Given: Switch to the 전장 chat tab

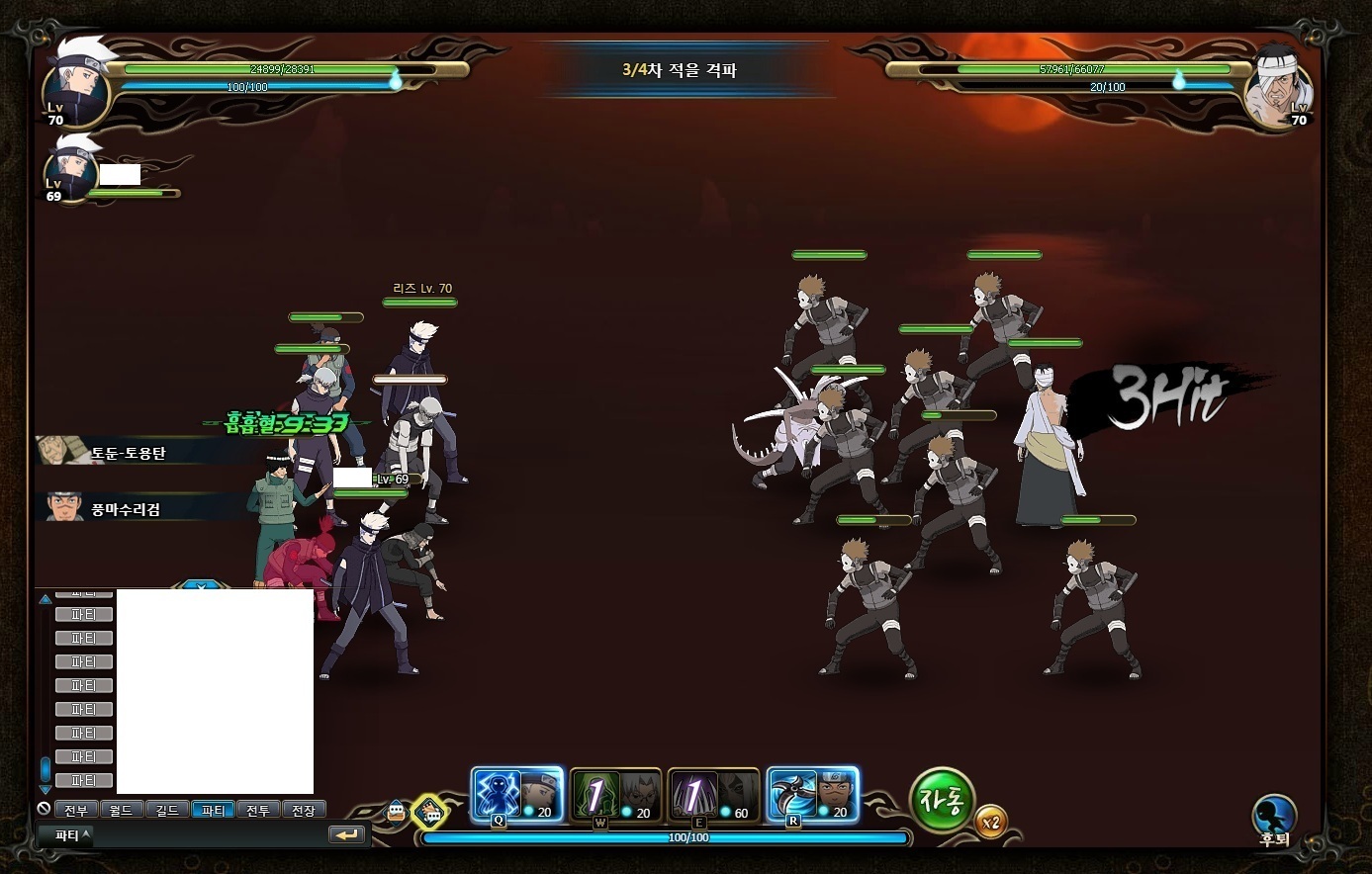Looking at the screenshot, I should pos(304,810).
